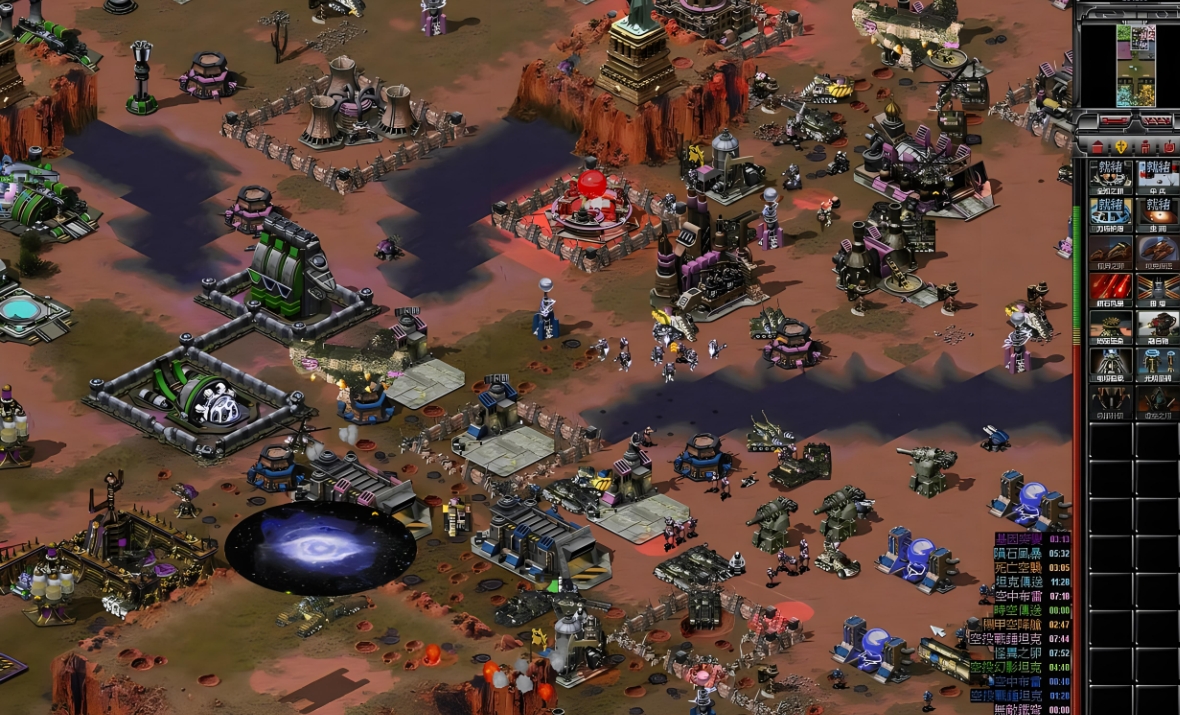Viewport: 1180px width, 715px height.
Task: Activate the ready all-seeing eye power
Action: (1111, 176)
